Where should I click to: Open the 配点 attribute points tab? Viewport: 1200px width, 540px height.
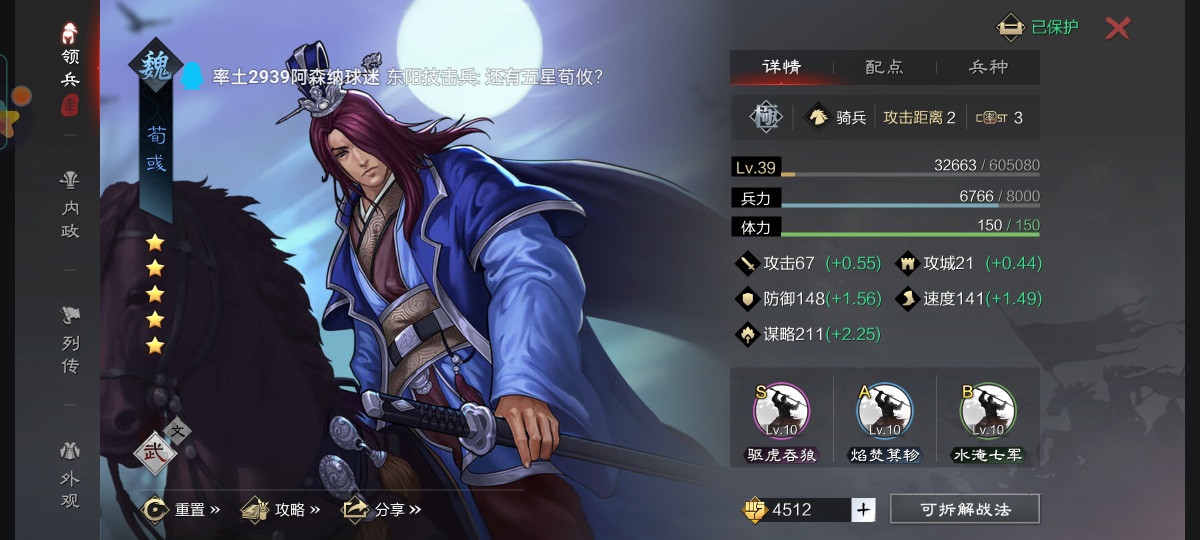coord(884,67)
